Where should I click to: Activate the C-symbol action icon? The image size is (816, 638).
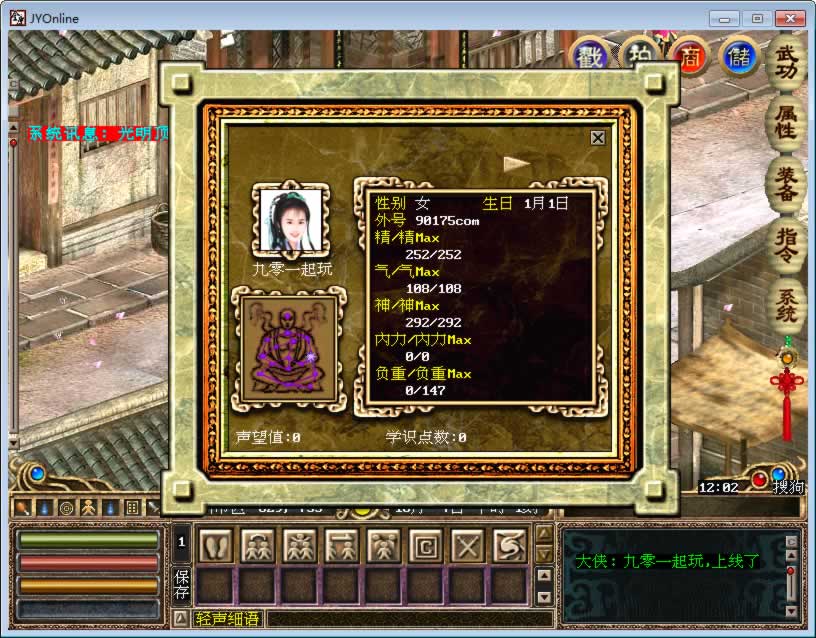click(x=426, y=545)
